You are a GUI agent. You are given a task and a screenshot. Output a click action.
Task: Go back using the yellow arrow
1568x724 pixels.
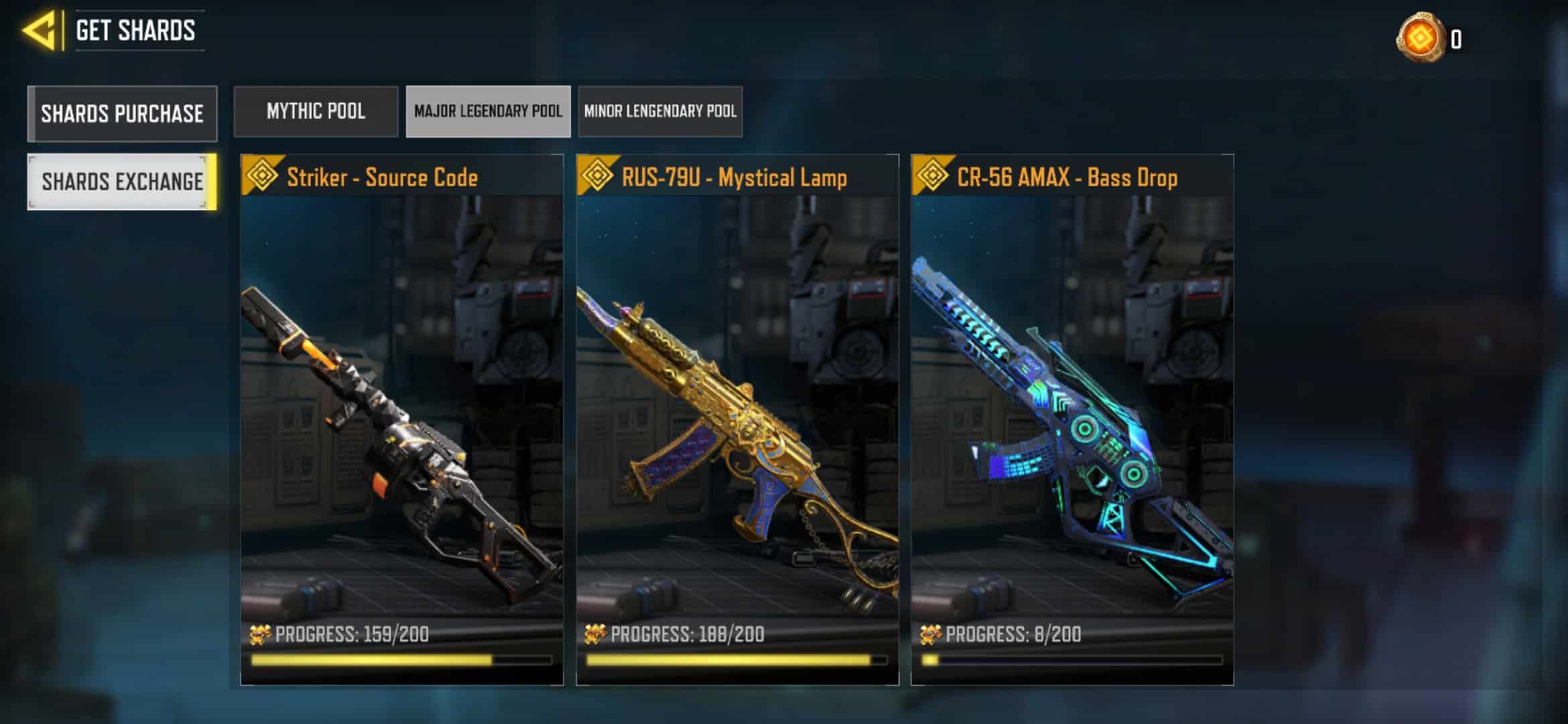point(39,31)
